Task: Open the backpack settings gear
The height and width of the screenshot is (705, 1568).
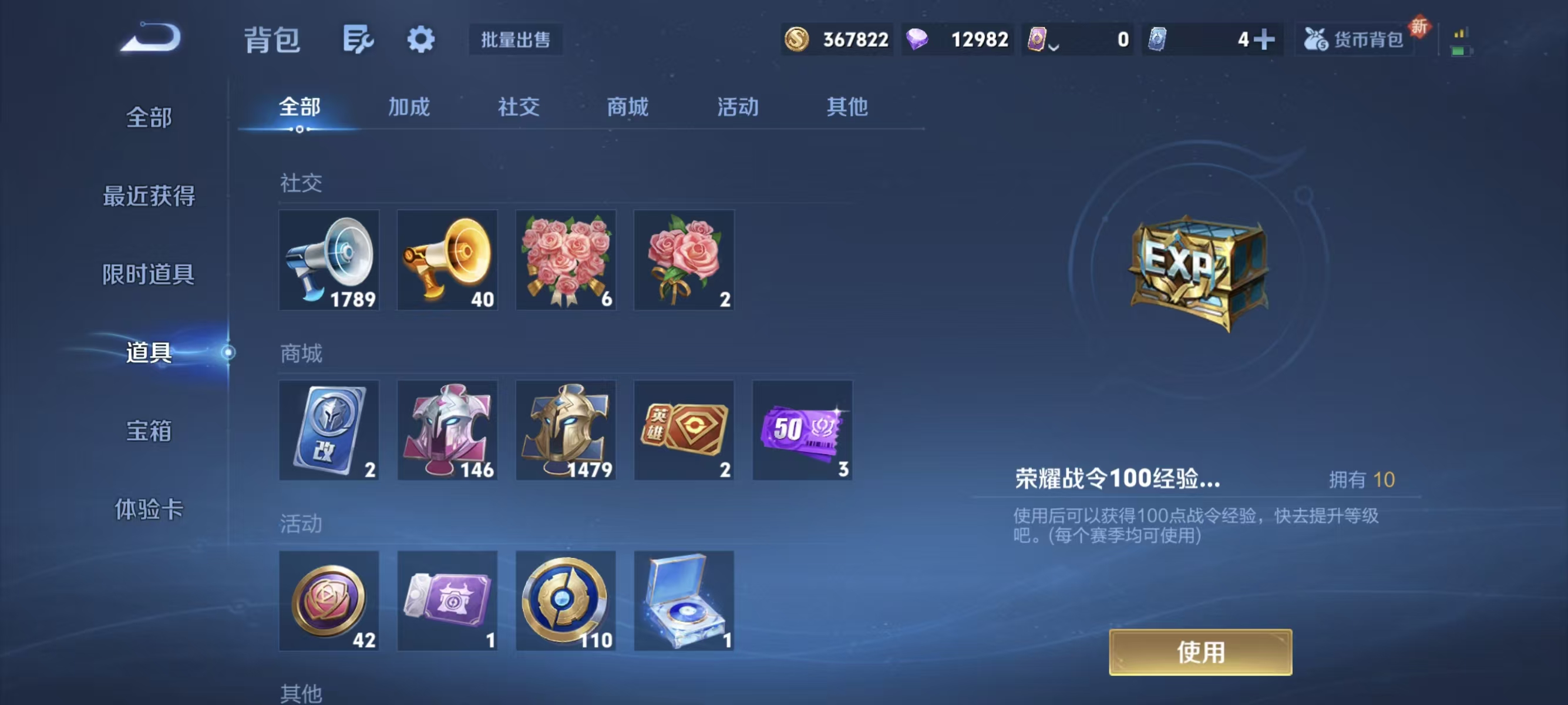Action: pyautogui.click(x=421, y=38)
